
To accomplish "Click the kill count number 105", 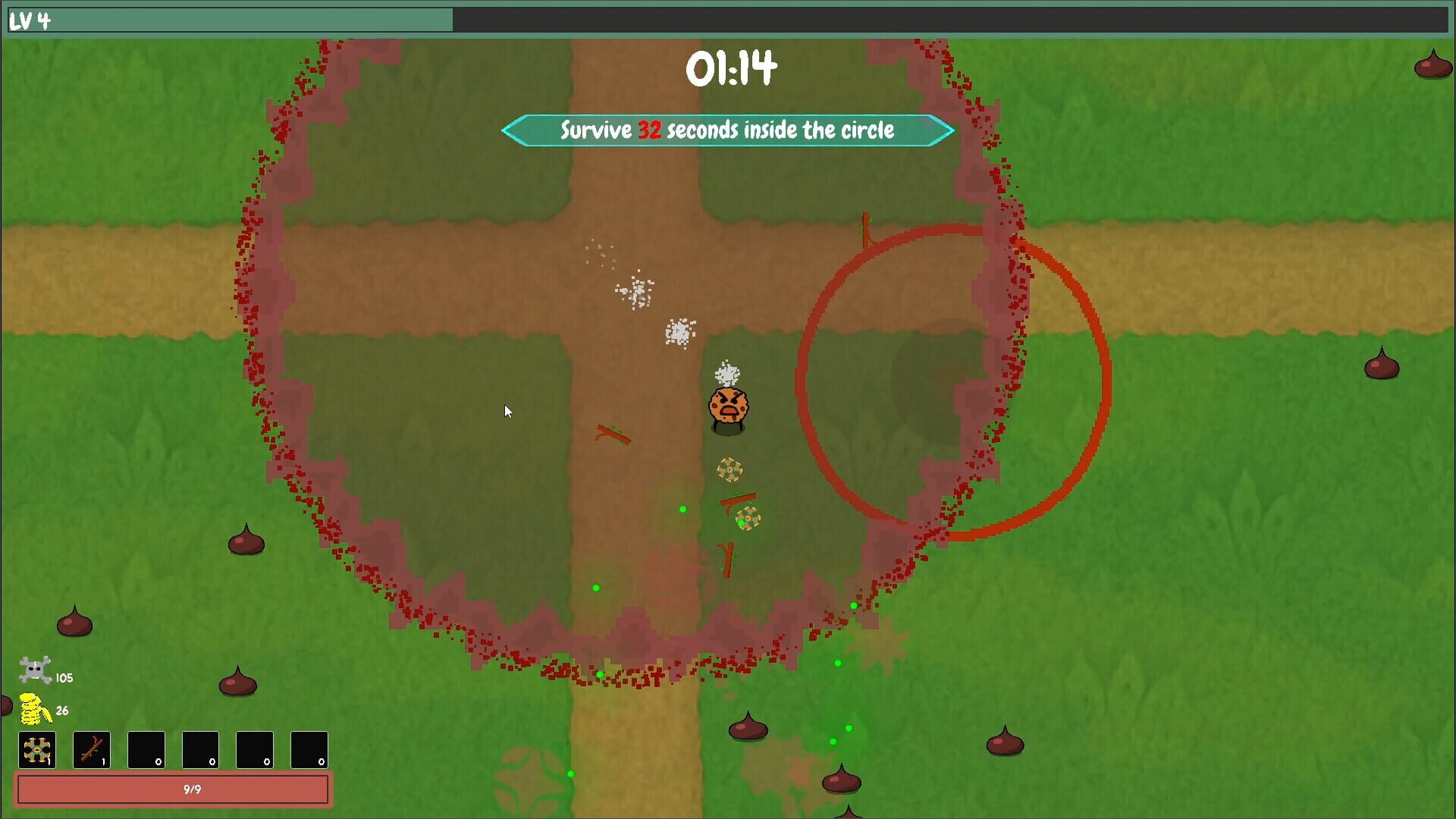I will coord(65,679).
